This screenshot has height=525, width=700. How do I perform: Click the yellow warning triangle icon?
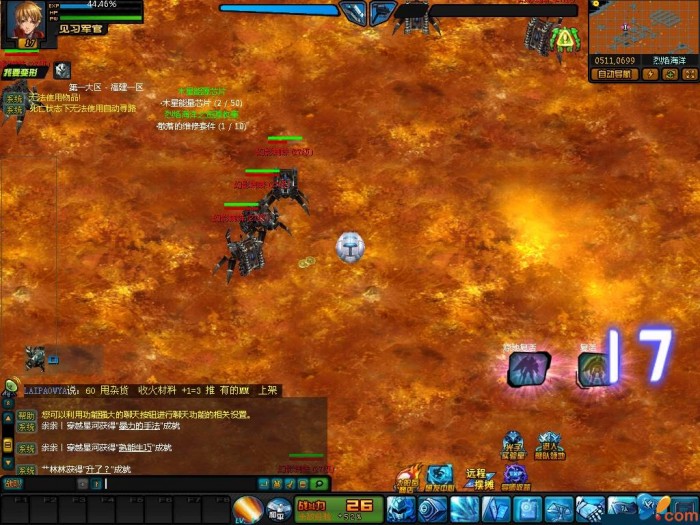tap(566, 39)
